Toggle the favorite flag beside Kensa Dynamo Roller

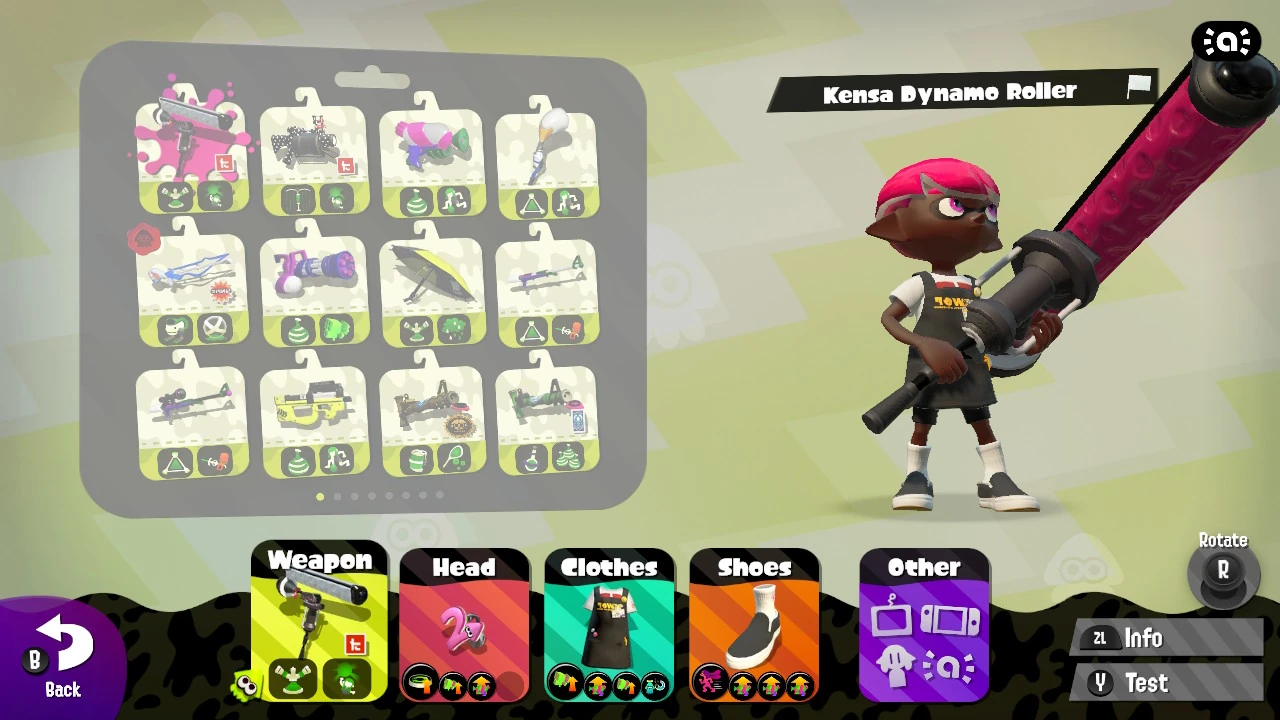pos(1140,88)
